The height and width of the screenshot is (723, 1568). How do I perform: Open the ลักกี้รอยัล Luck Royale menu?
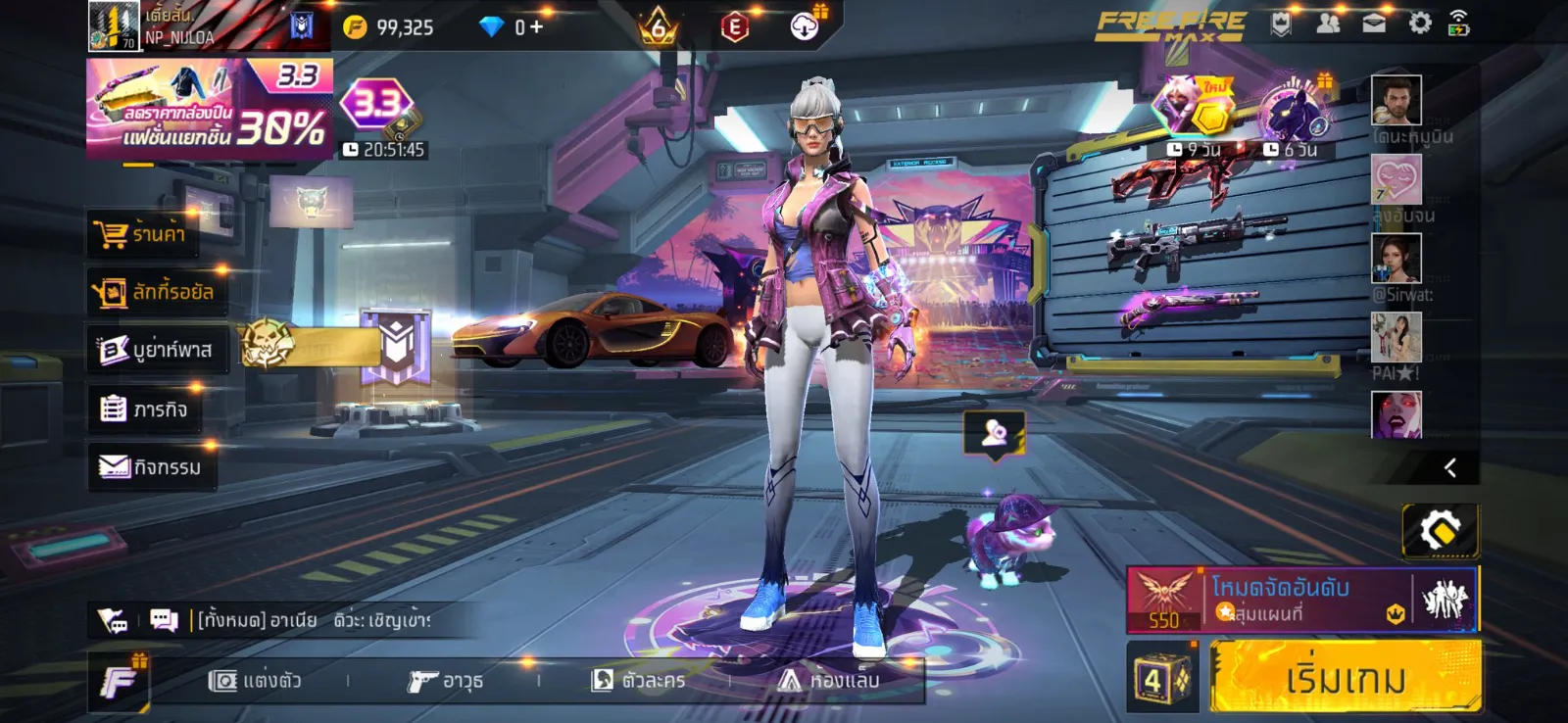point(157,292)
